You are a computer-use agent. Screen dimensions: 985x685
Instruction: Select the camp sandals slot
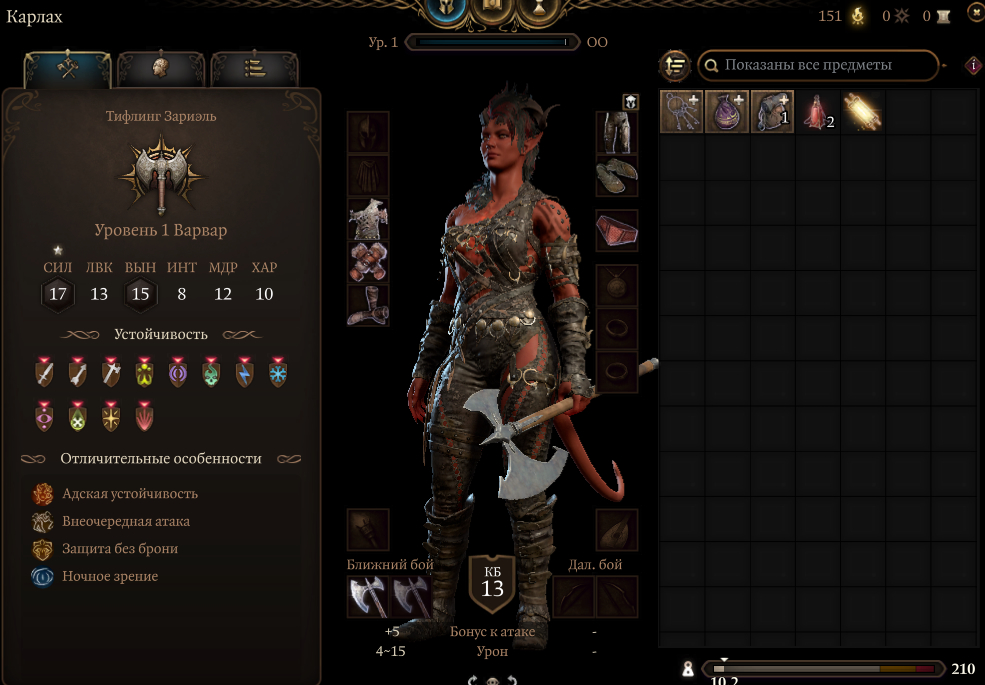coord(616,176)
